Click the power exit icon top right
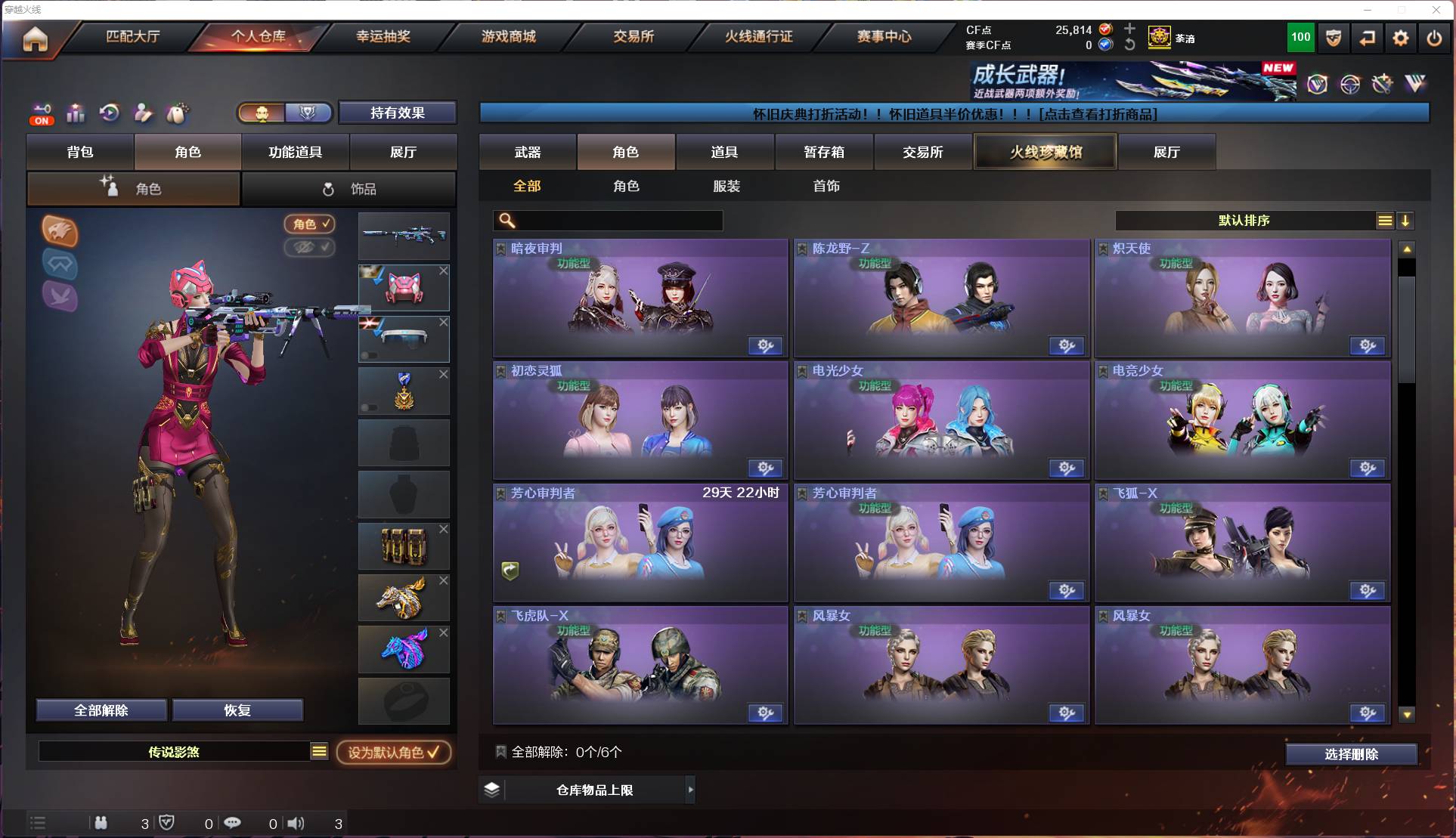 tap(1434, 38)
